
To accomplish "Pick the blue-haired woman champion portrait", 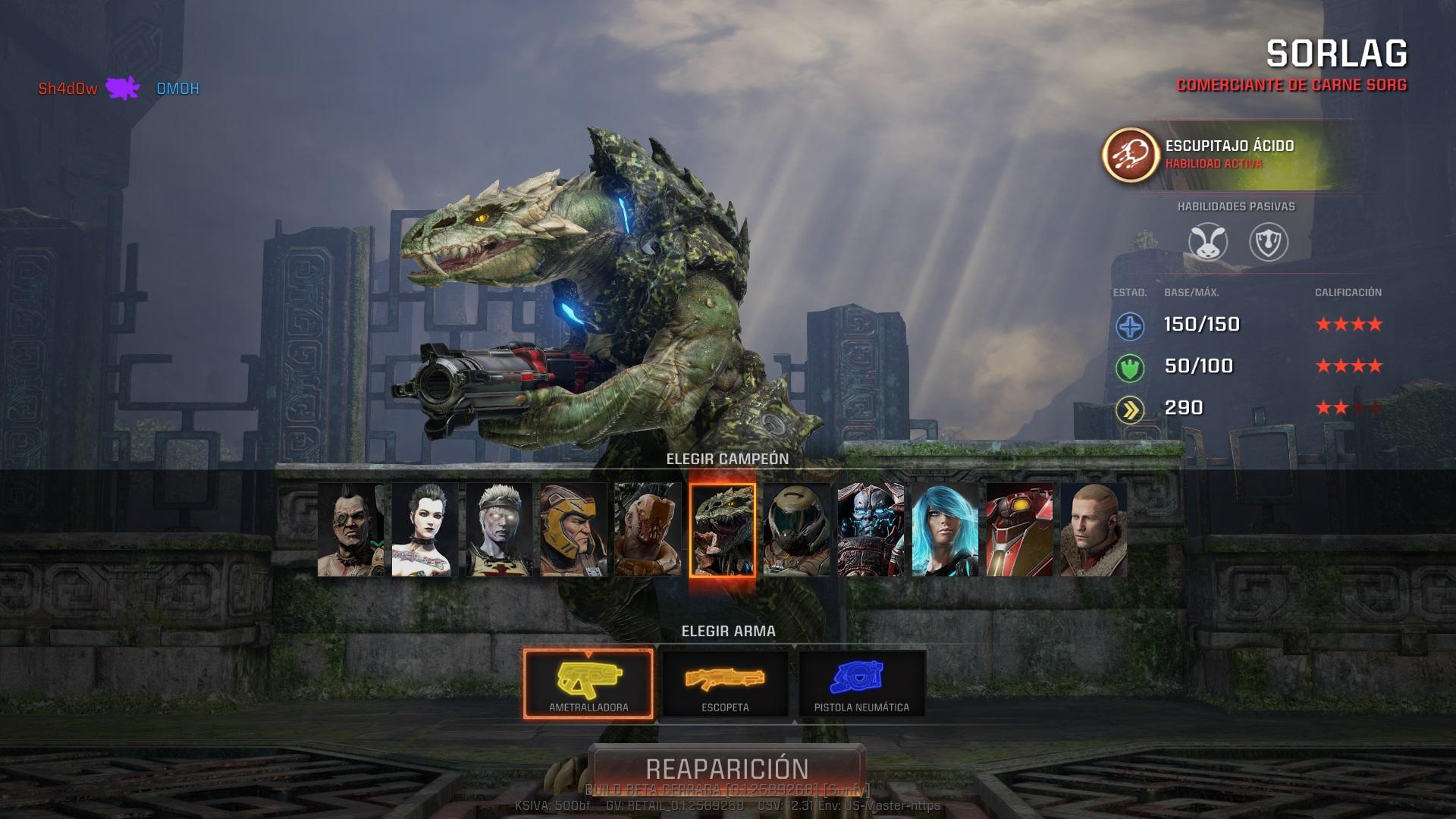I will click(x=945, y=529).
